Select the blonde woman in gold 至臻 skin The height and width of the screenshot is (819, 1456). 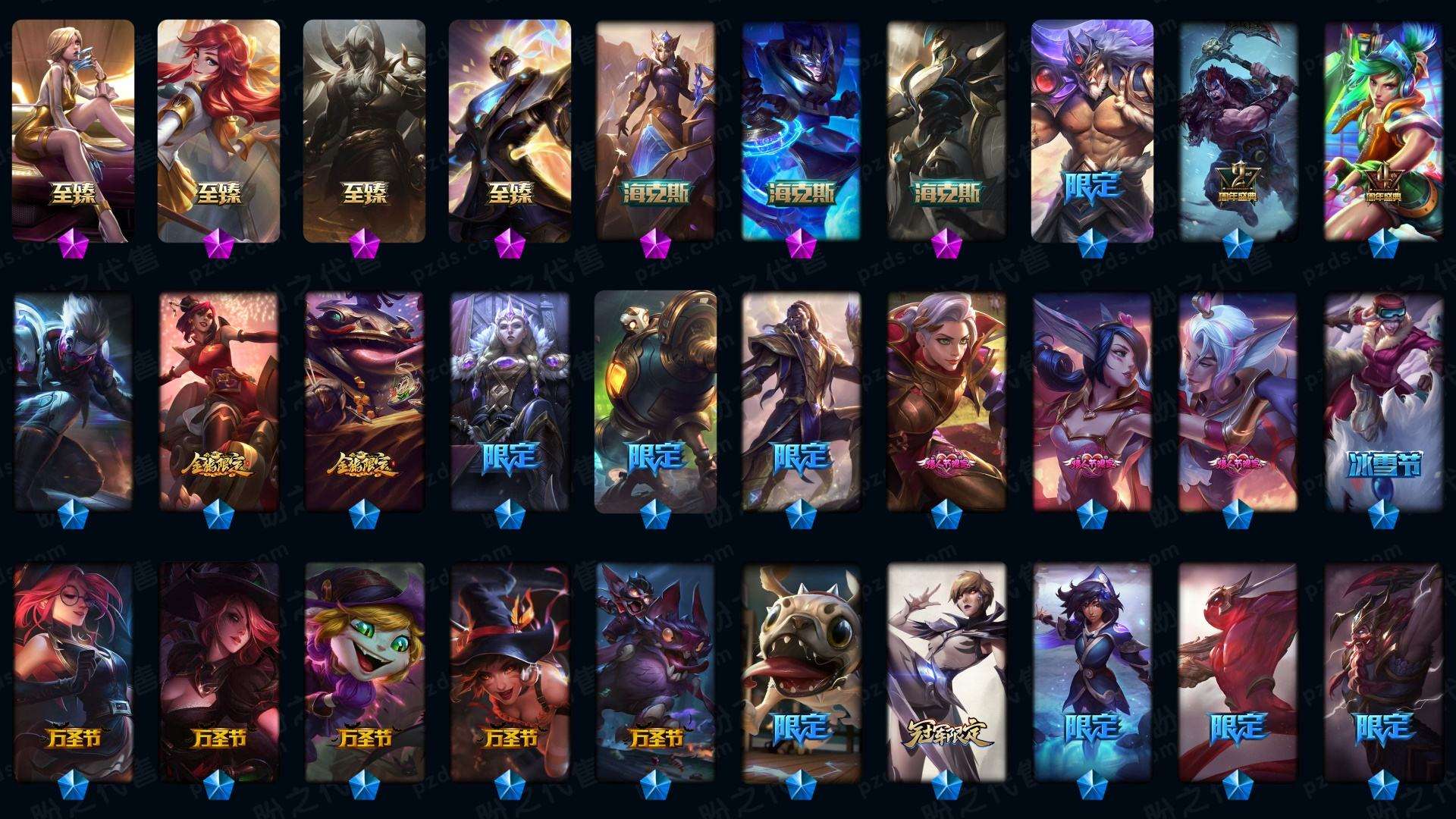click(73, 129)
